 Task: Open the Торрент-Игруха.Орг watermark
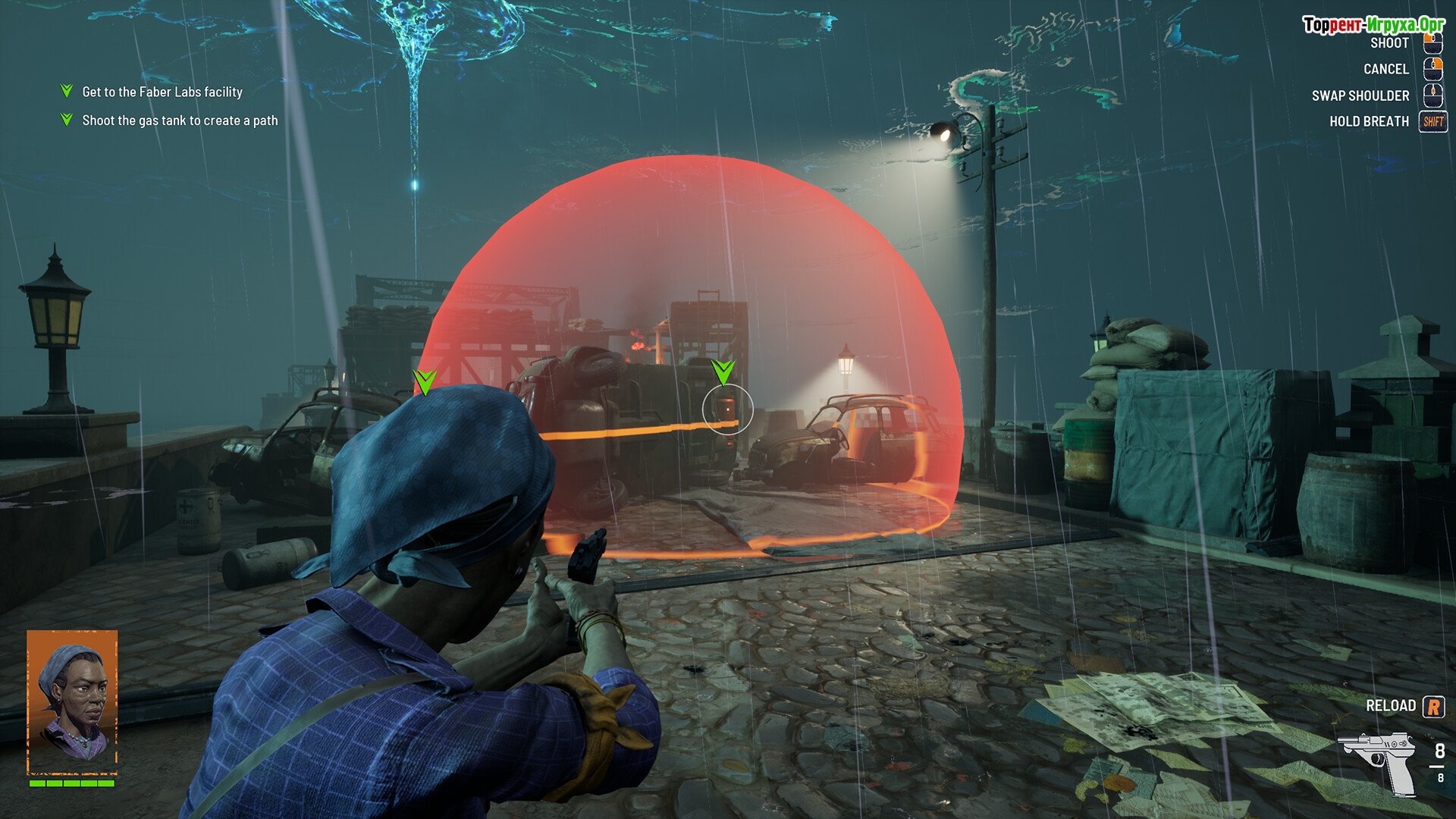[1373, 25]
